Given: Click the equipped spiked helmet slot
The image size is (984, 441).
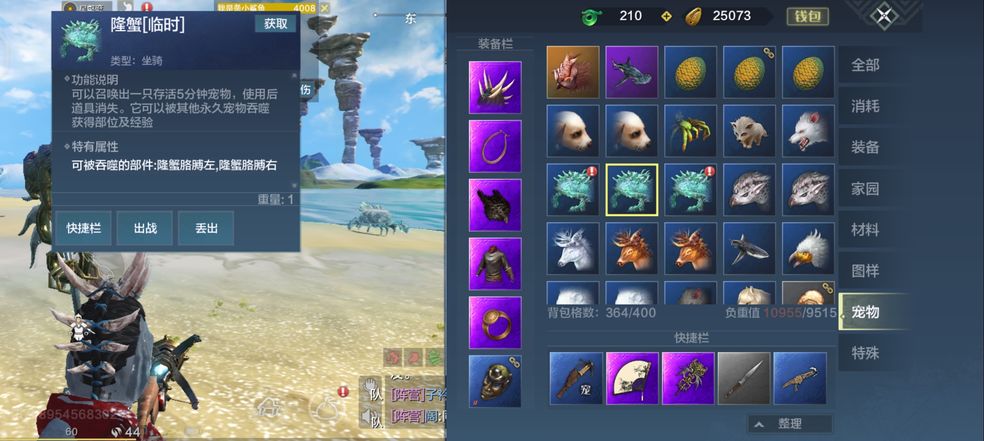Looking at the screenshot, I should (x=495, y=88).
